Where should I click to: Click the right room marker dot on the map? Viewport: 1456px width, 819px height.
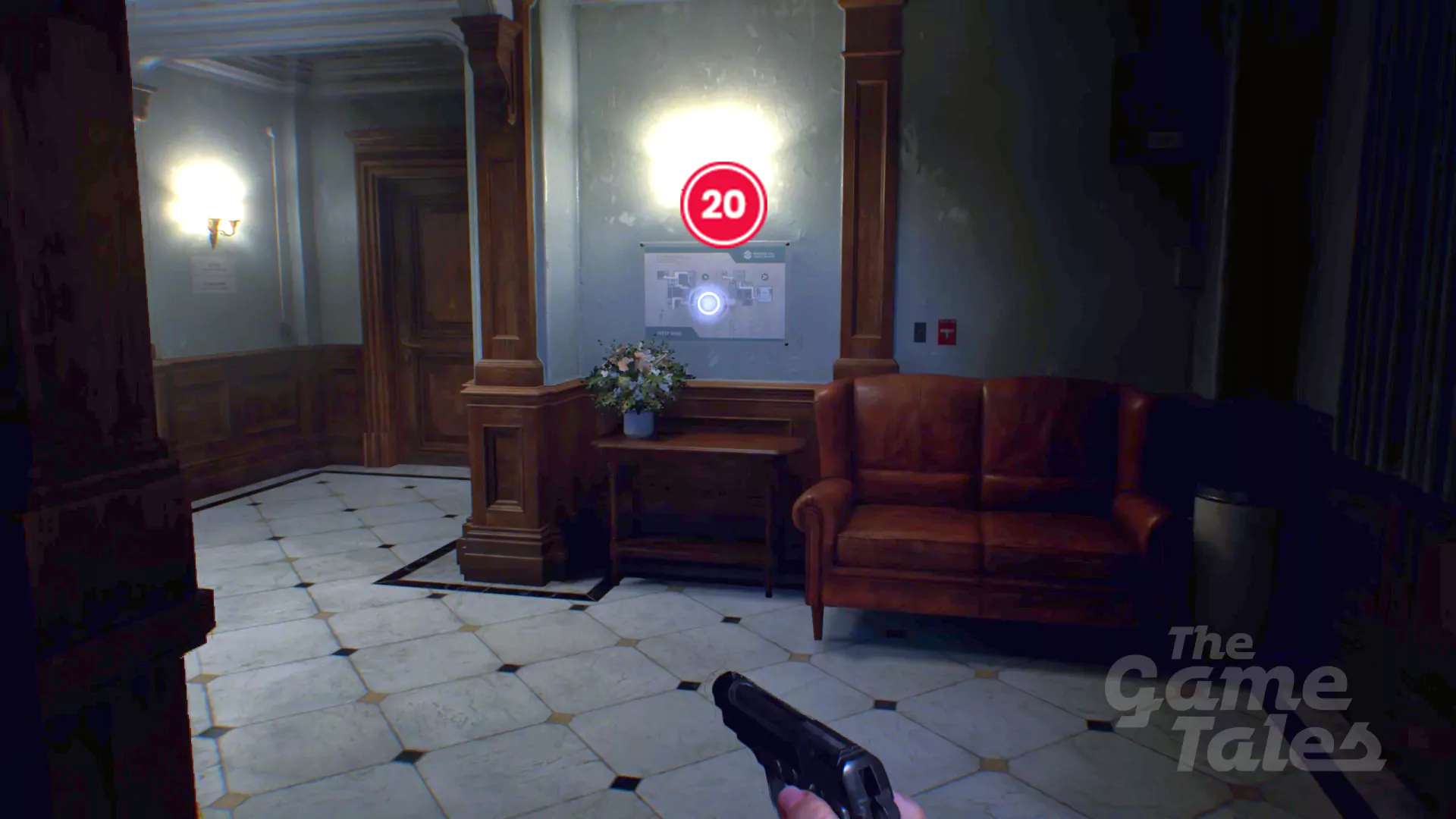pos(764,278)
